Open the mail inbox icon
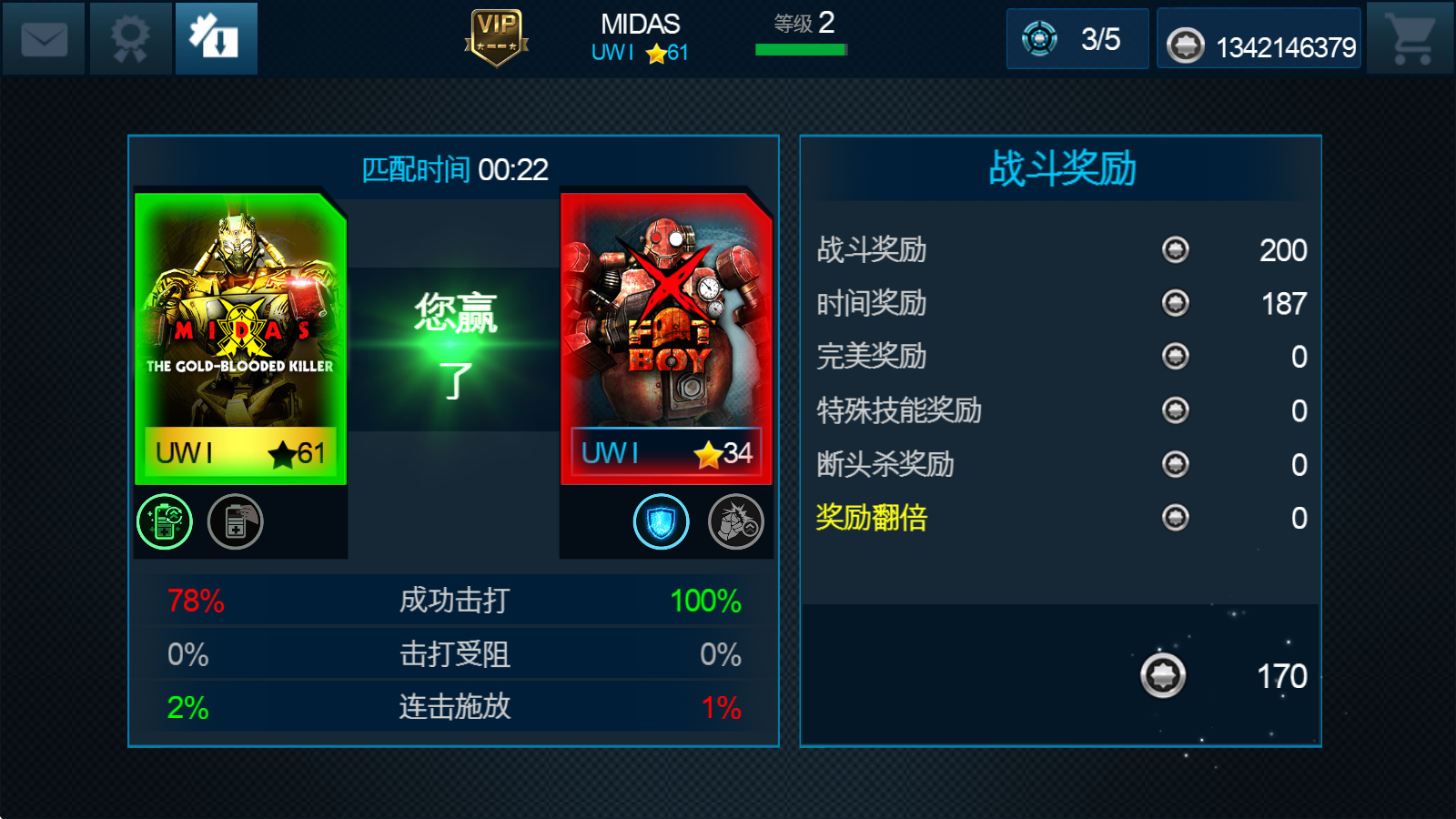Image resolution: width=1456 pixels, height=819 pixels. (x=43, y=38)
